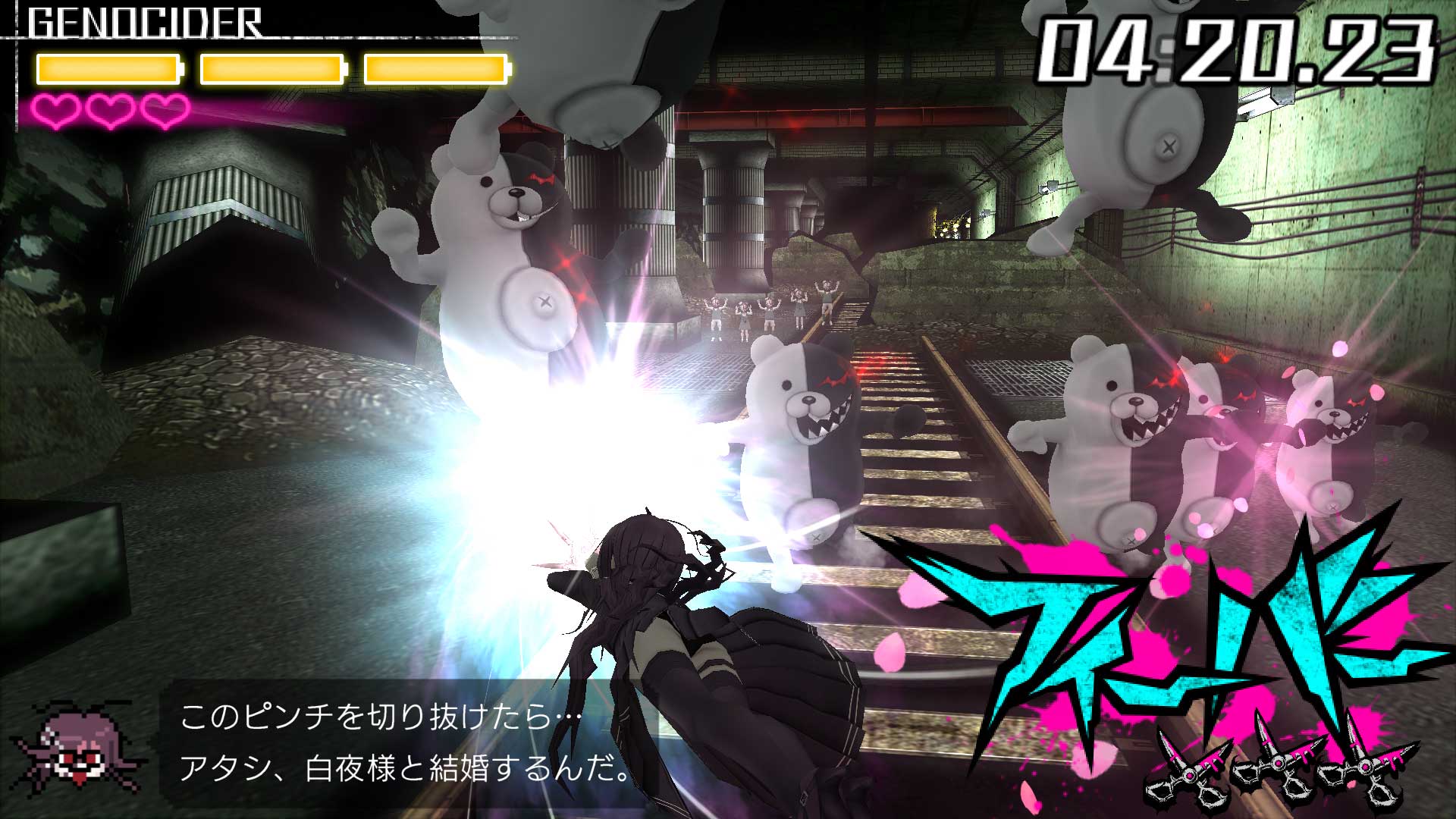
Task: Select the middle pink heart icon
Action: (110, 112)
